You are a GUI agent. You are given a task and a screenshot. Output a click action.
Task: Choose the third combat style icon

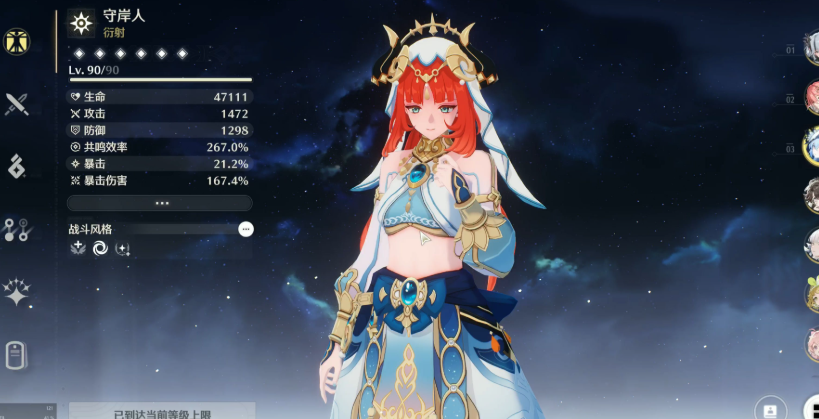[122, 248]
